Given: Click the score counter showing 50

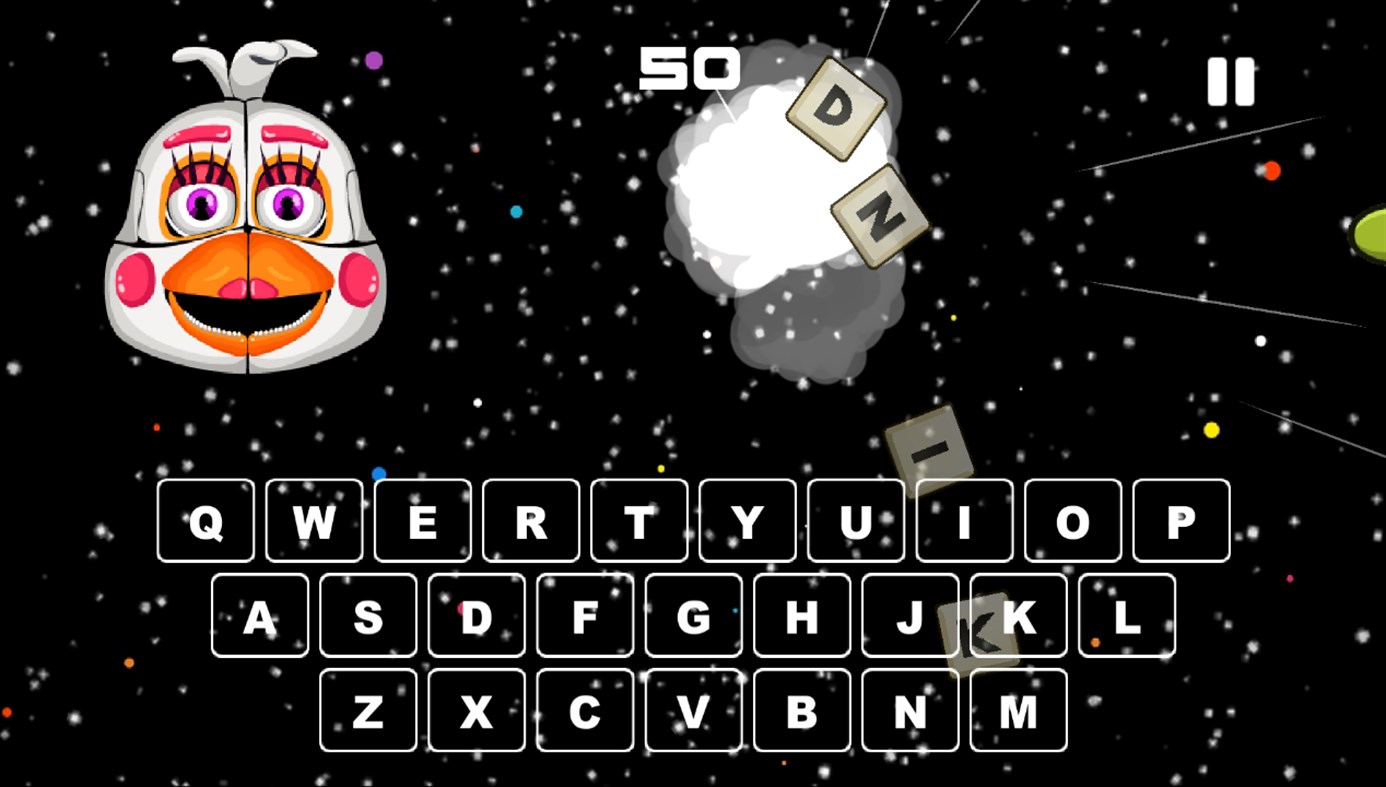Looking at the screenshot, I should 689,68.
